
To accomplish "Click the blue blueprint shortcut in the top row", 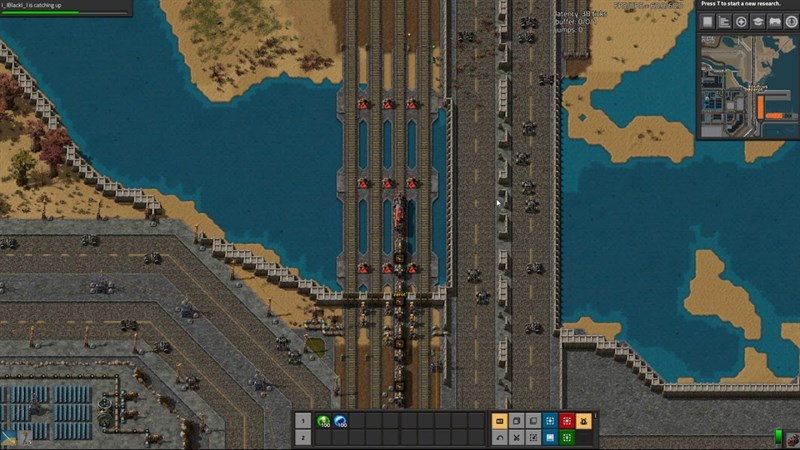I will click(550, 421).
